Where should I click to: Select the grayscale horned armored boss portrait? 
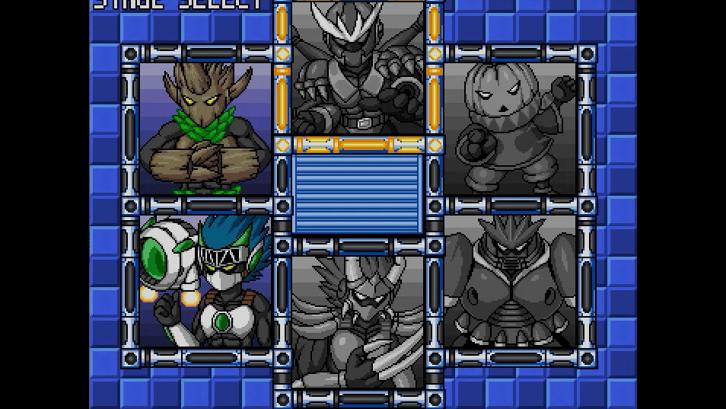point(356,68)
